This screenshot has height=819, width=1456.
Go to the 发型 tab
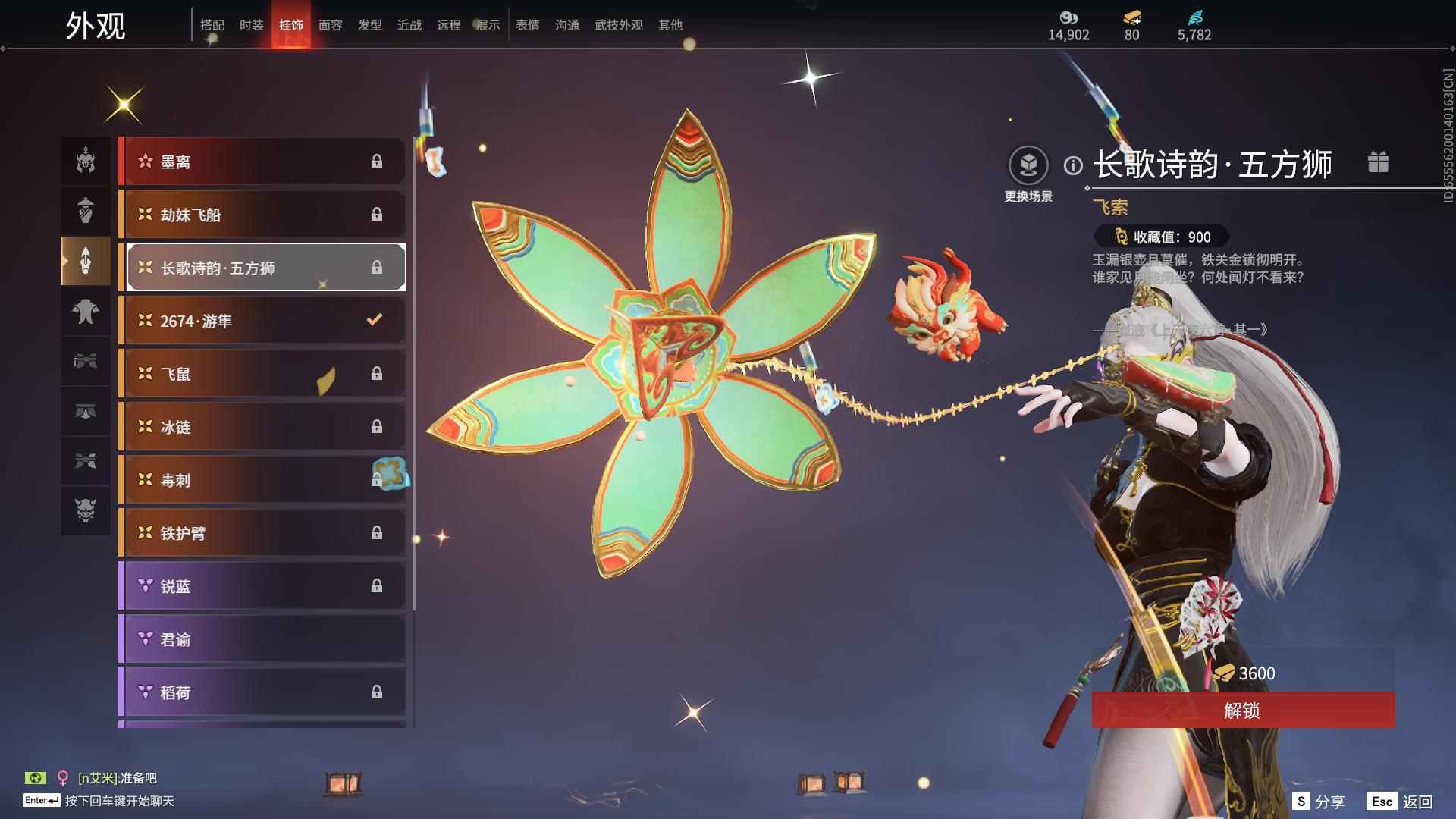coord(369,25)
